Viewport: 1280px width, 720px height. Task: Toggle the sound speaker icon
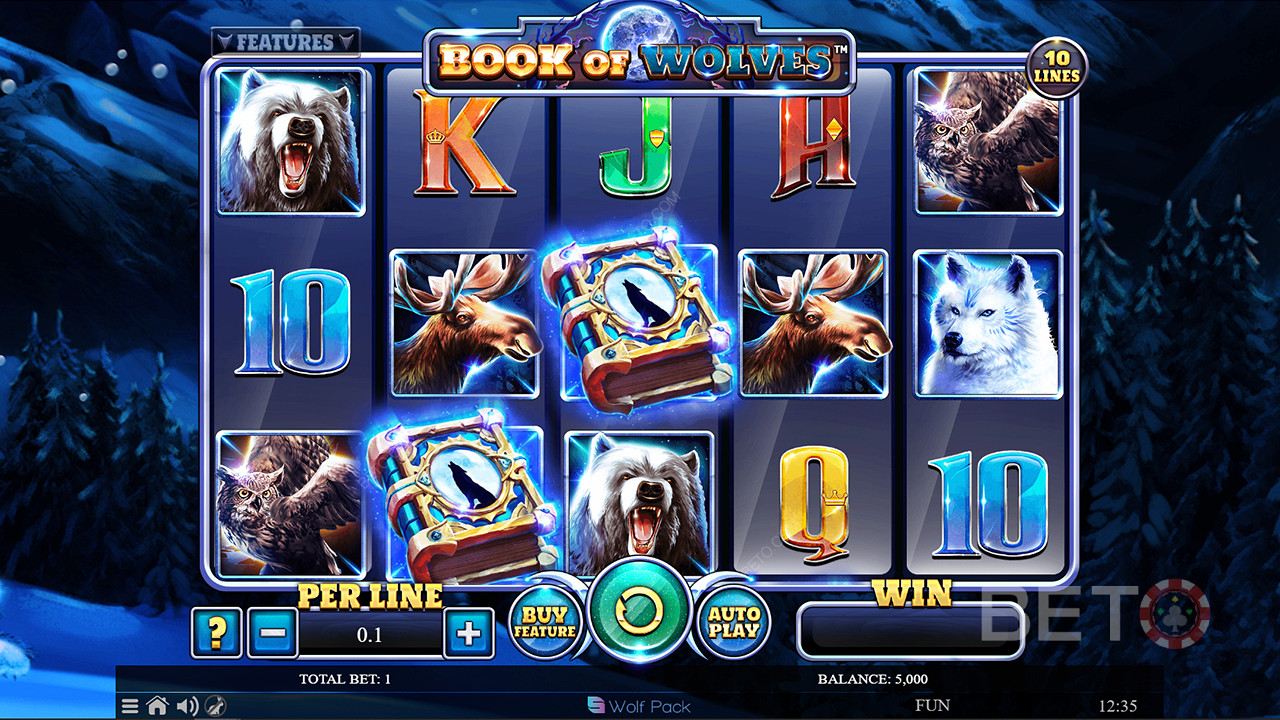click(187, 706)
